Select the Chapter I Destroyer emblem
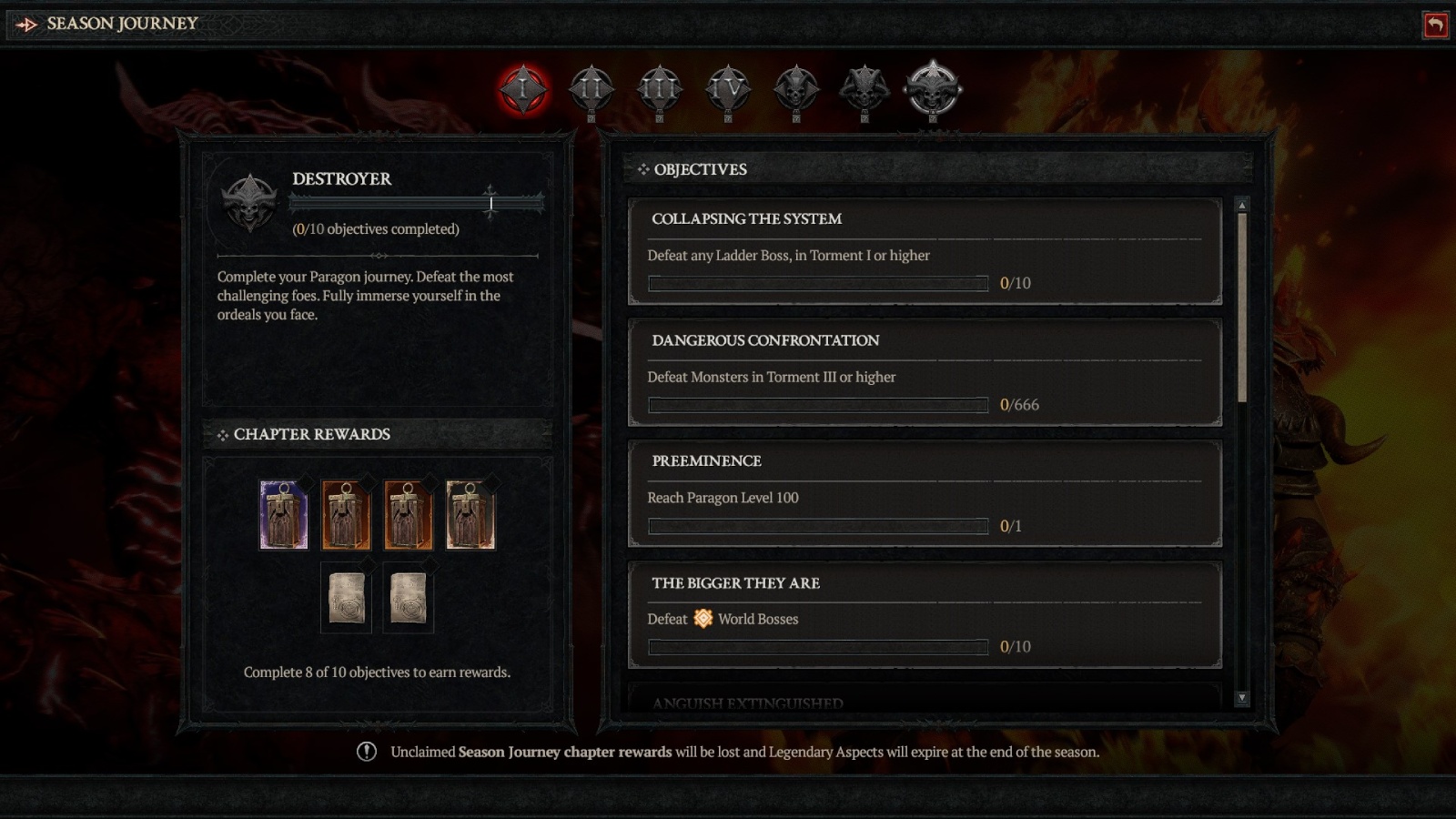This screenshot has width=1456, height=819. pos(521,89)
